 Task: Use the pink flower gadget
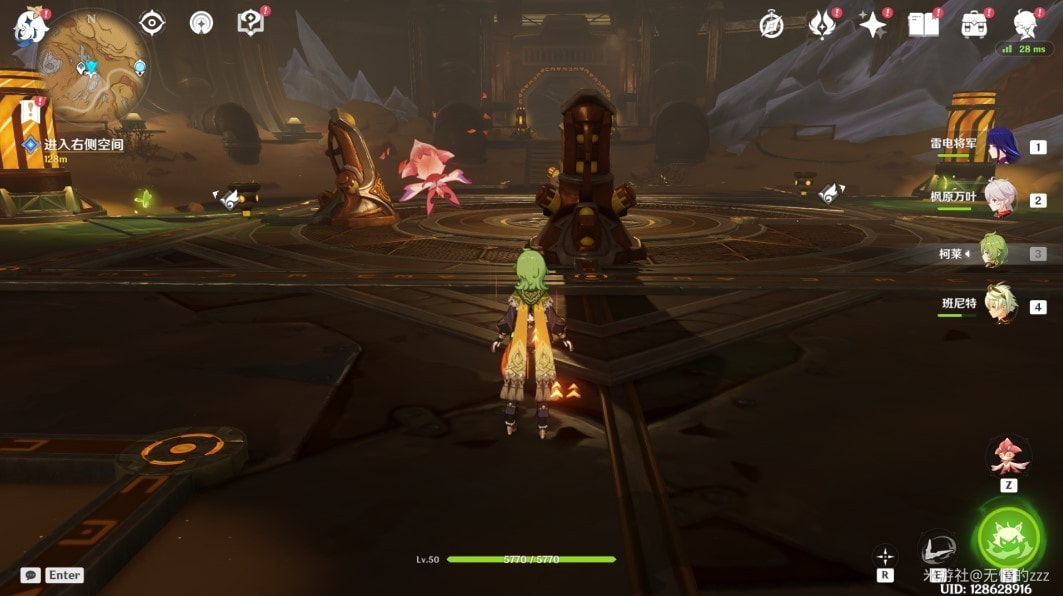coord(1009,456)
